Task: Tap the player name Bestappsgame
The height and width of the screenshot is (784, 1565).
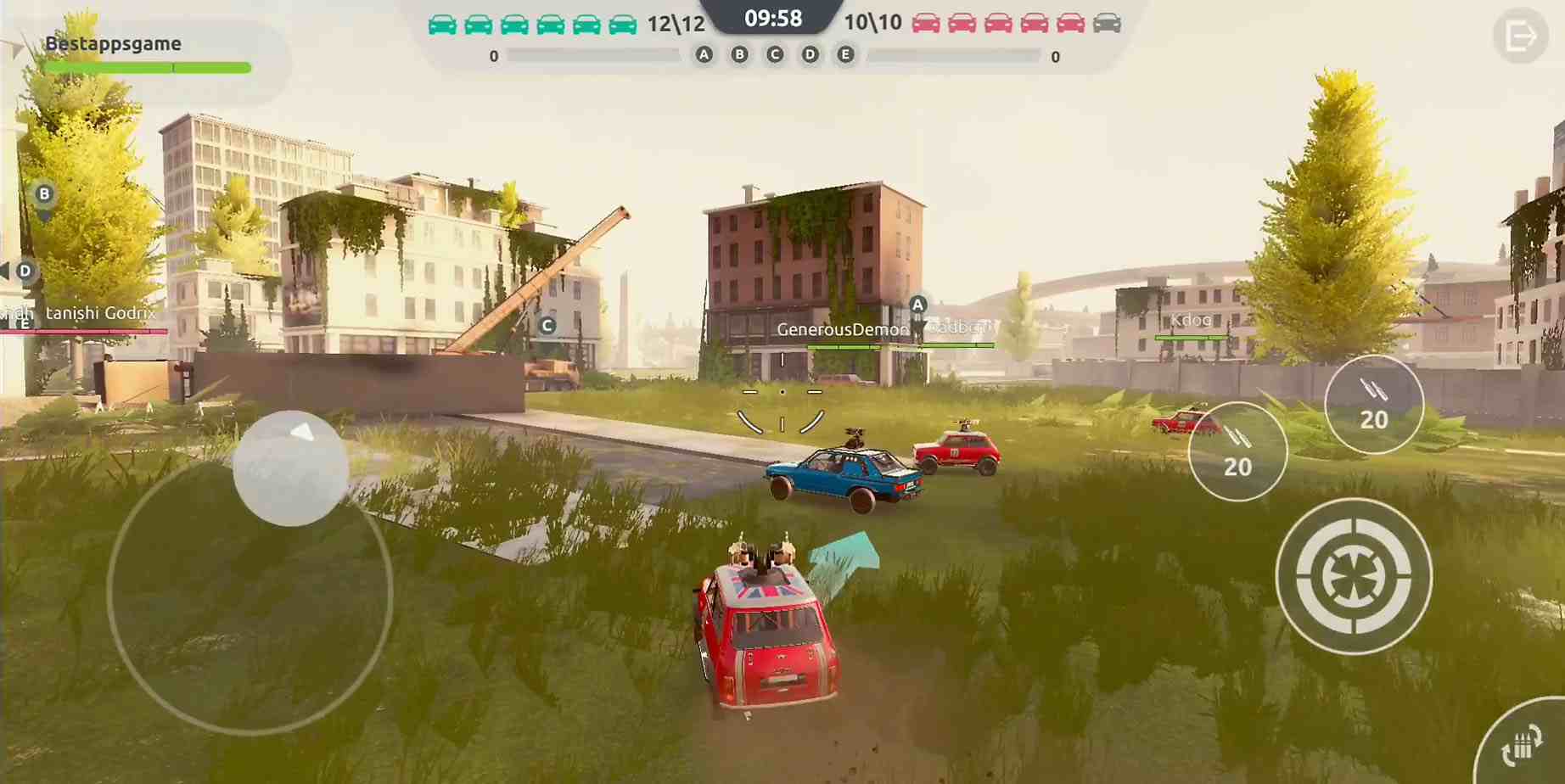Action: [113, 43]
